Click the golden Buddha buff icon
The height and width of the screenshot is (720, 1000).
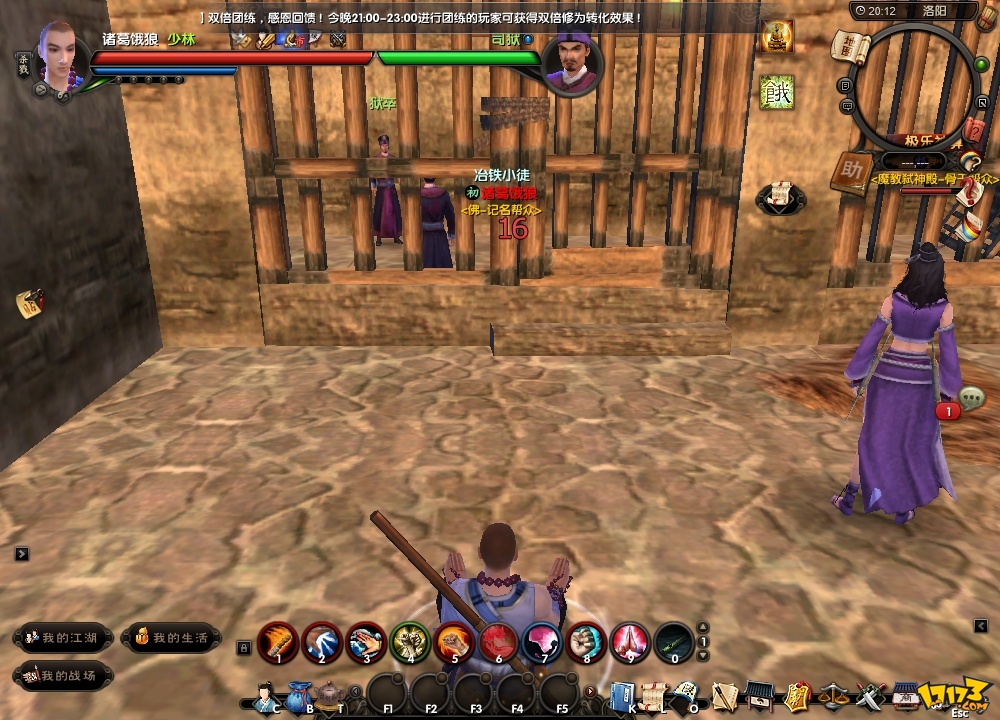coord(776,37)
